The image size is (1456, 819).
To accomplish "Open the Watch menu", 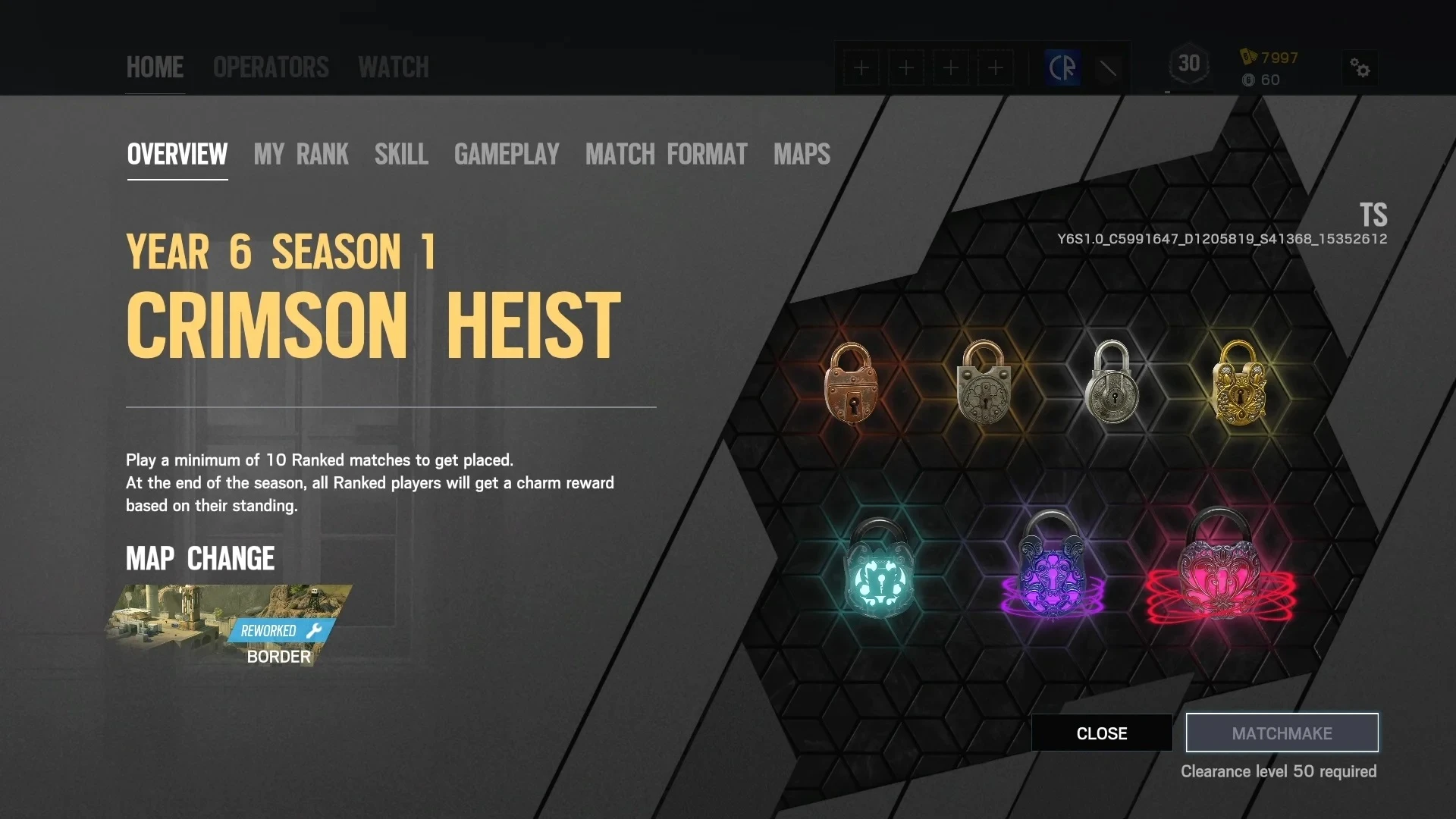I will (394, 67).
